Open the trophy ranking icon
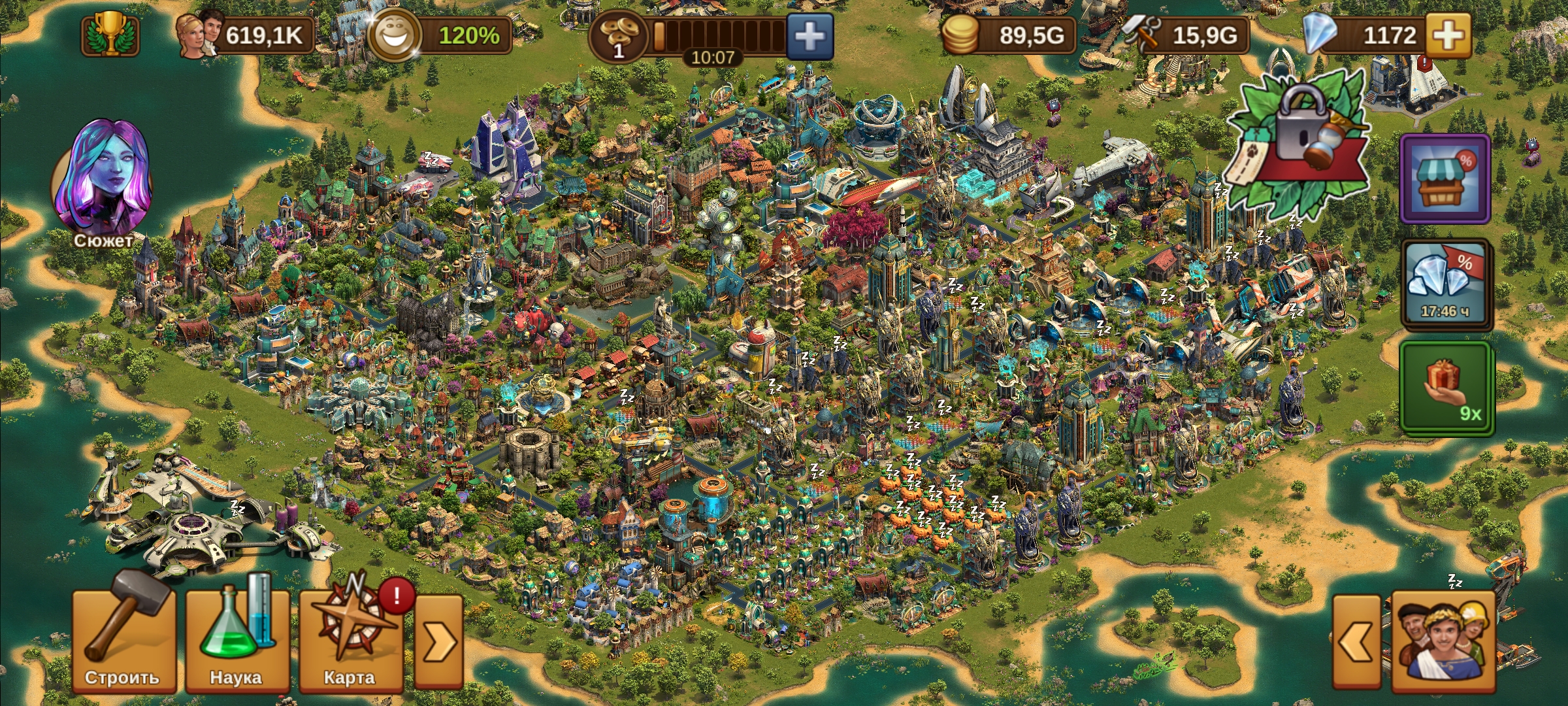This screenshot has width=1568, height=706. [x=110, y=35]
